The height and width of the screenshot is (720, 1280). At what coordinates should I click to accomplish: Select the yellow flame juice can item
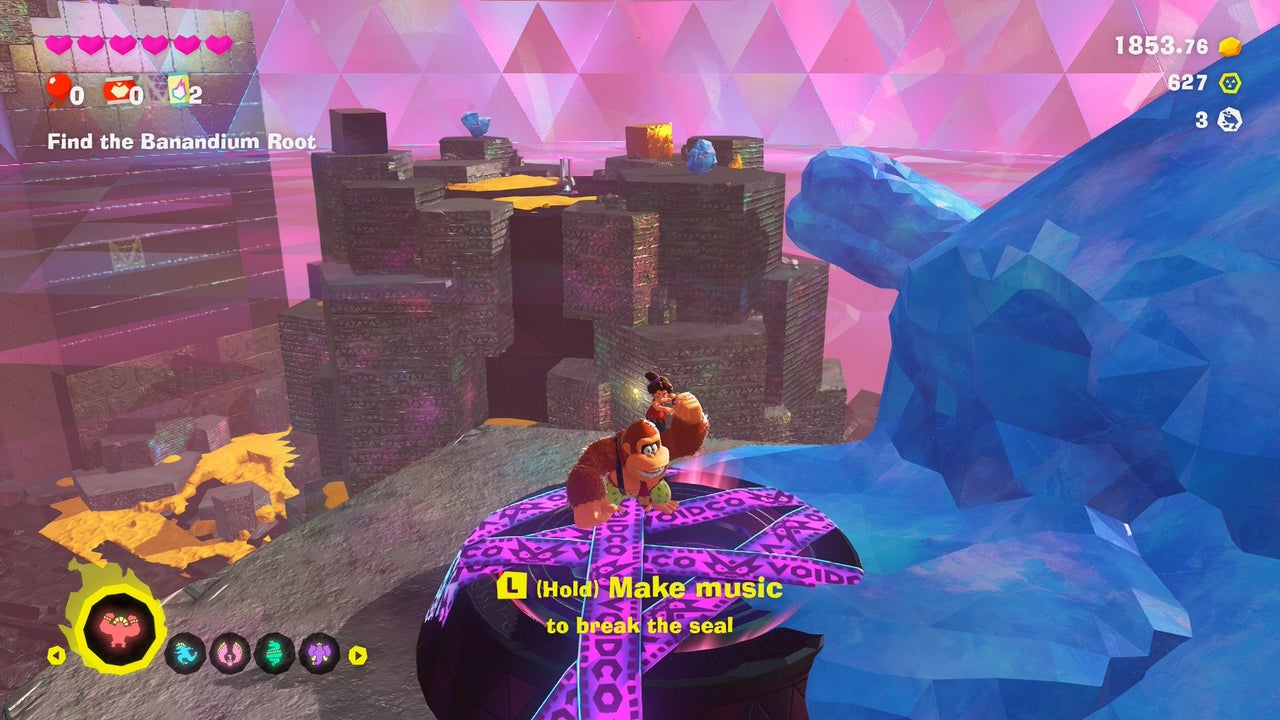(x=178, y=92)
